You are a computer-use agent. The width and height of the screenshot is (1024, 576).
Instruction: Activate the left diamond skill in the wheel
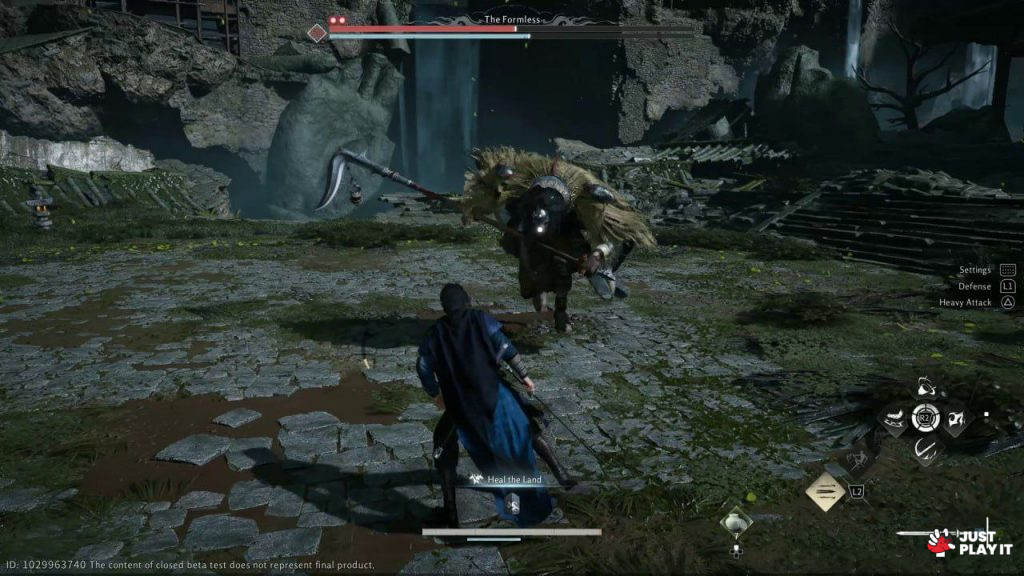pos(894,420)
